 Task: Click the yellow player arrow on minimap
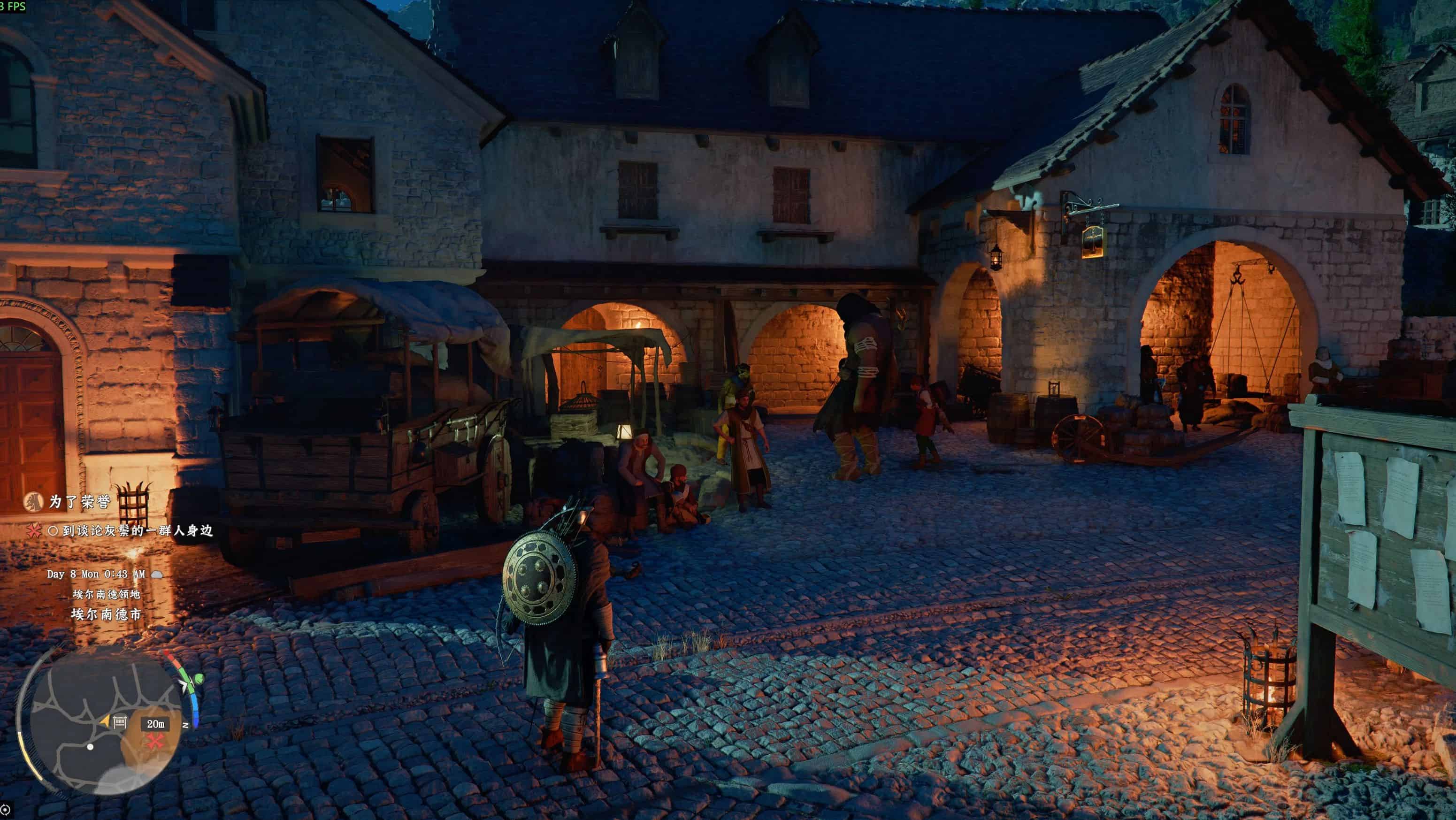click(x=105, y=721)
